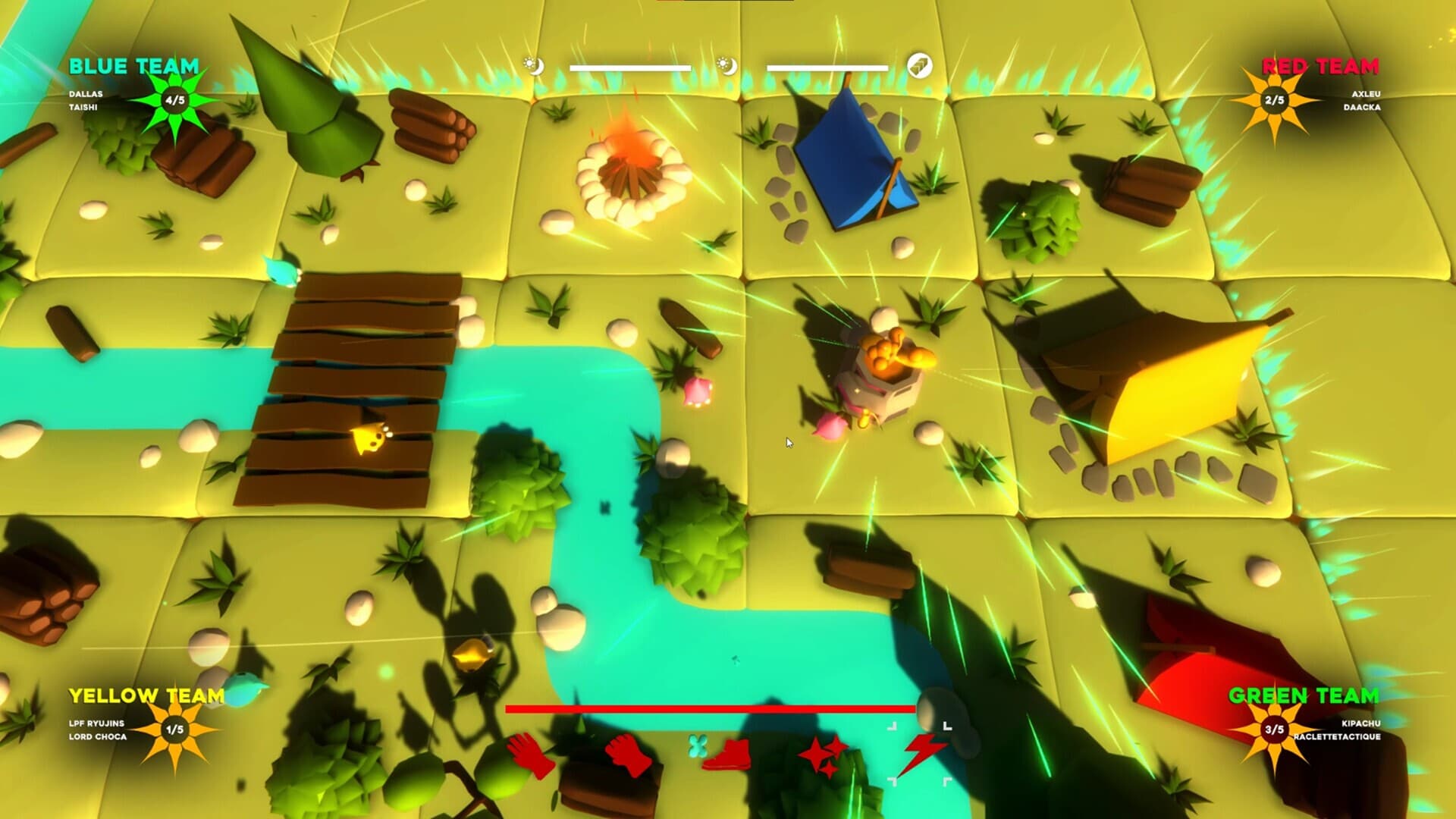This screenshot has height=819, width=1456.
Task: Click the player name DALLAS under Blue Team
Action: click(86, 96)
